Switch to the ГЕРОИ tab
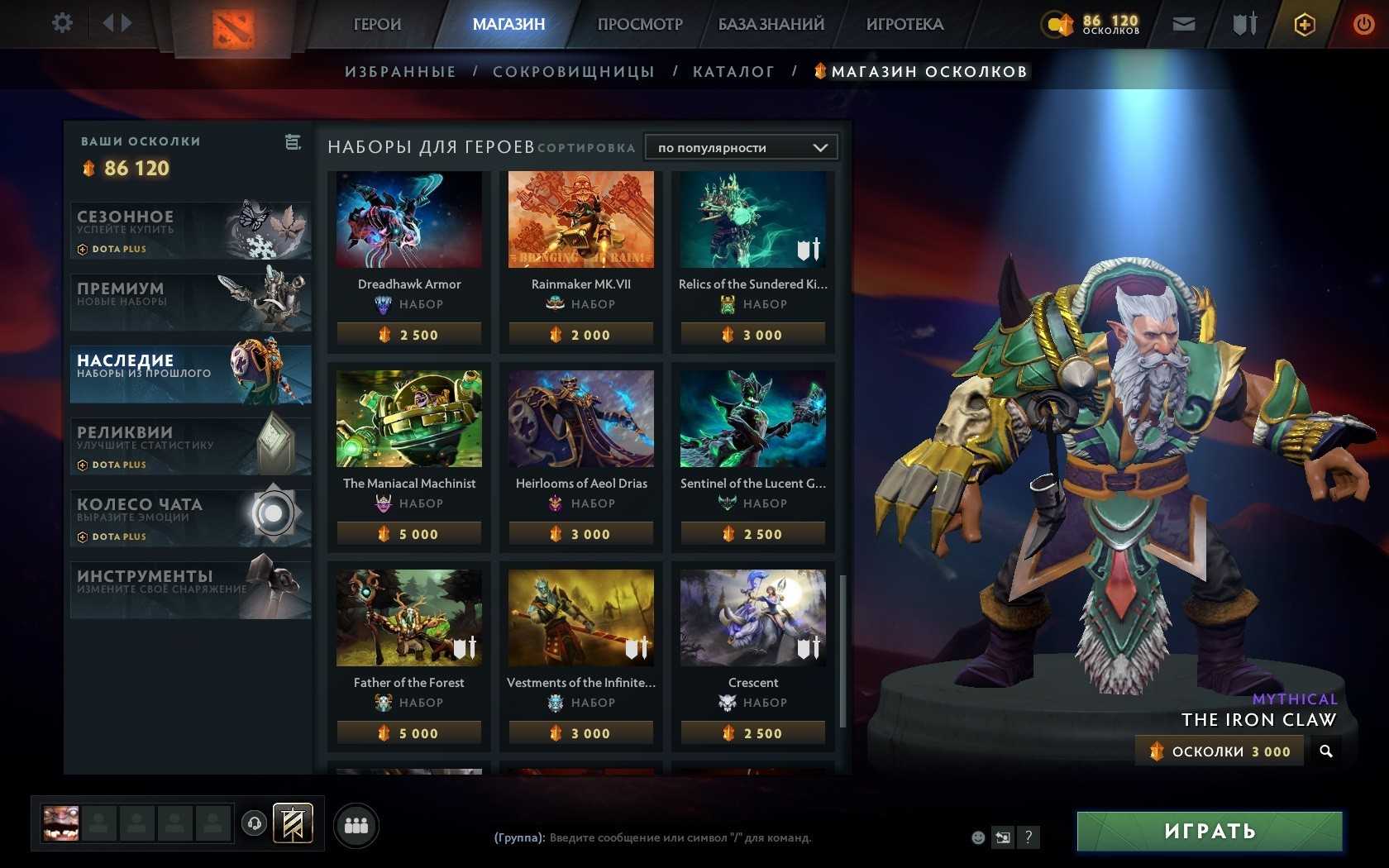Viewport: 1389px width, 868px height. 377,24
